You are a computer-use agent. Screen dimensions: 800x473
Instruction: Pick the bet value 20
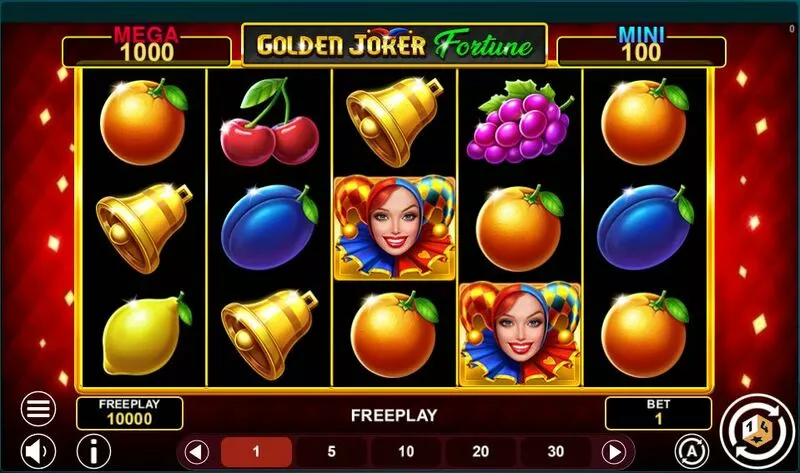pyautogui.click(x=481, y=451)
